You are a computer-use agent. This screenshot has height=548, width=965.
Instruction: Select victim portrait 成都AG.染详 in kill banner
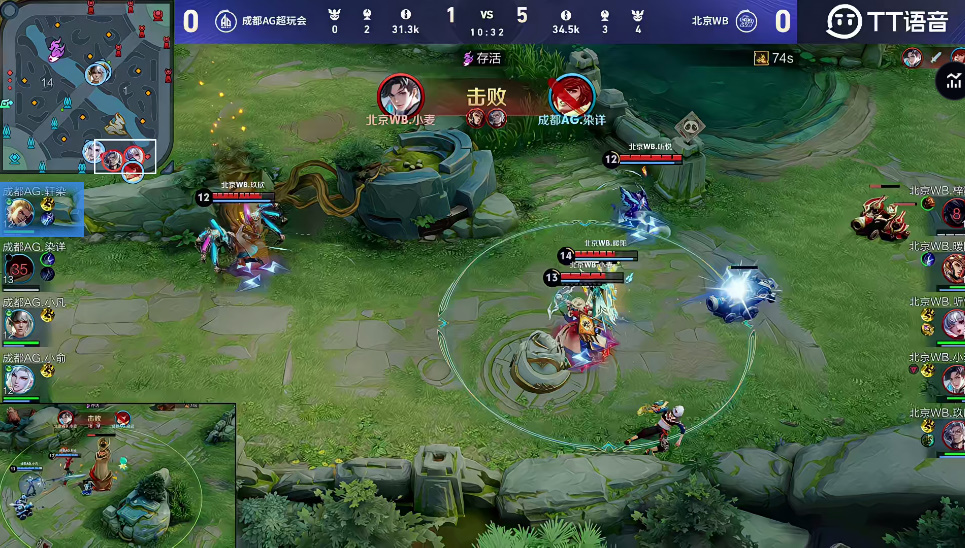coord(571,96)
